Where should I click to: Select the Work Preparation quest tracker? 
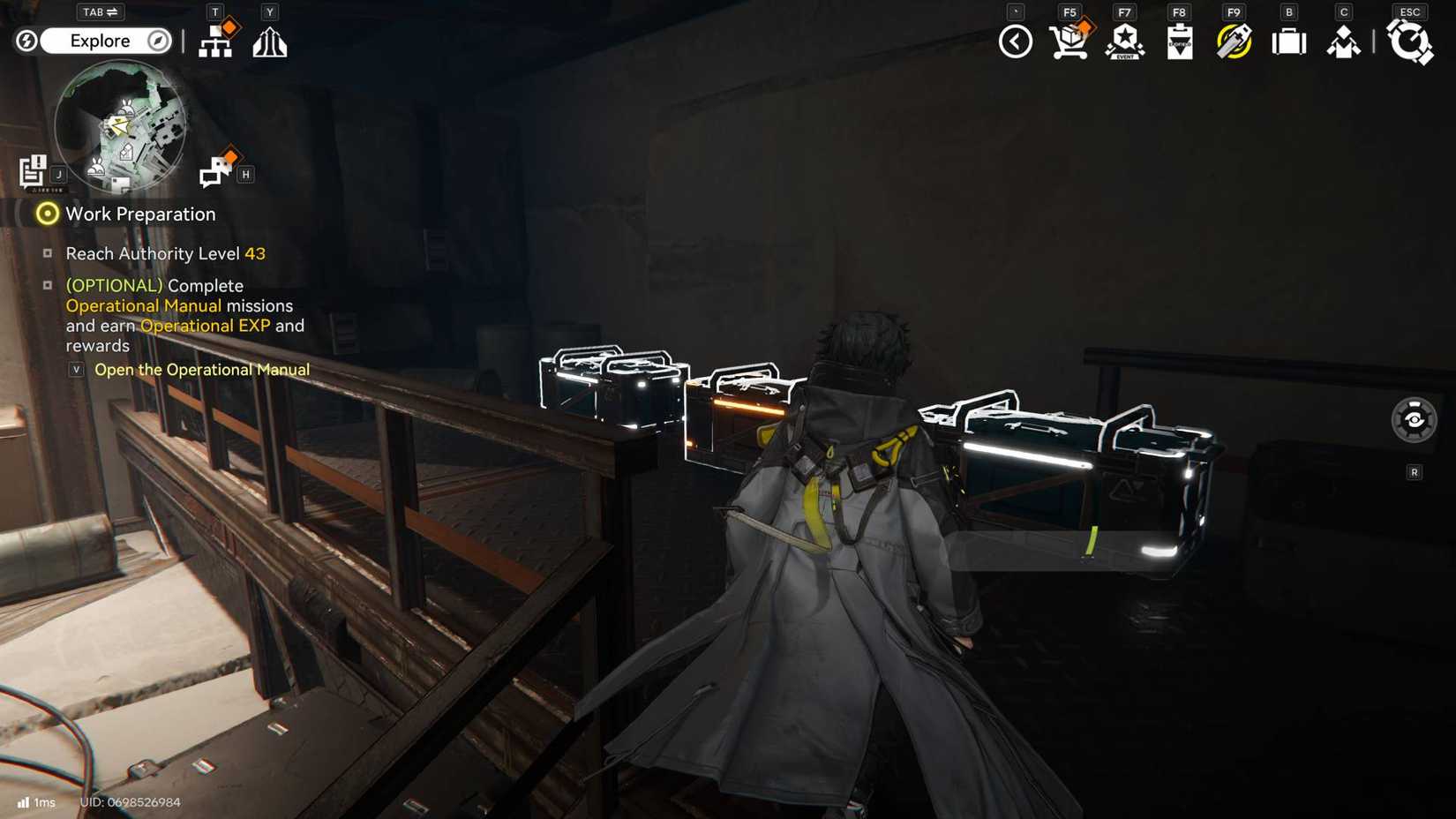pos(139,214)
